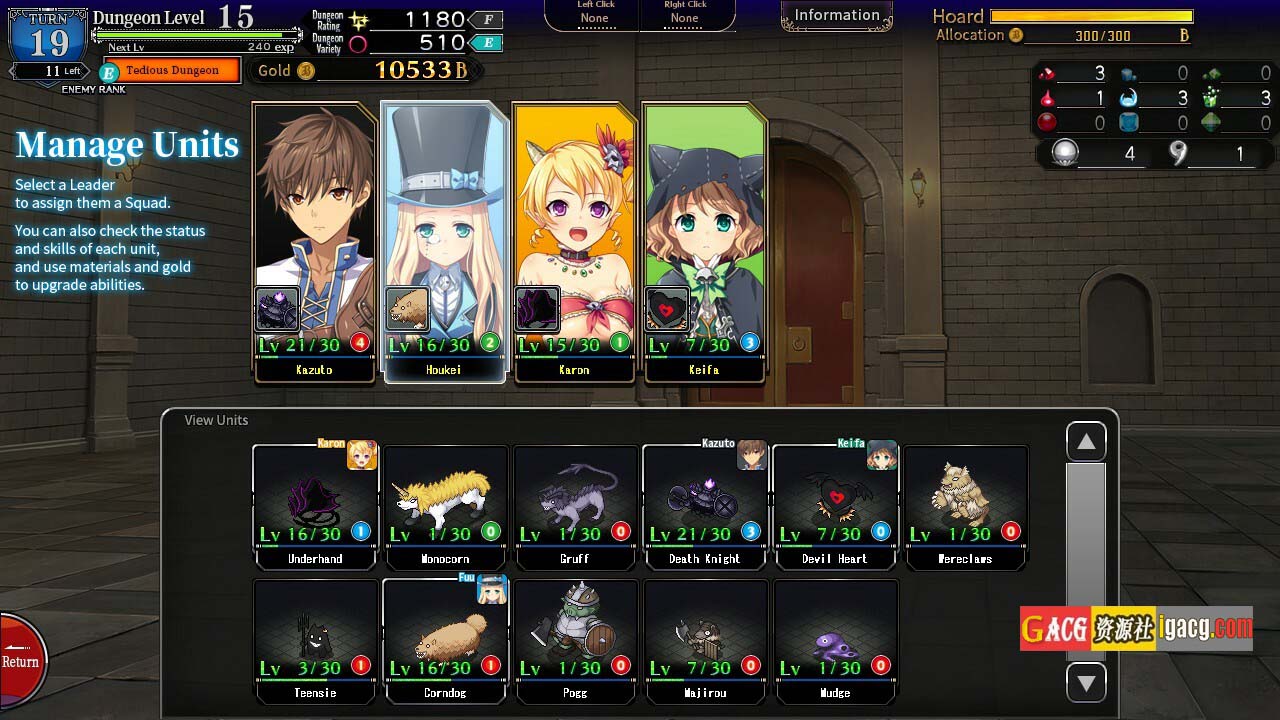Image resolution: width=1280 pixels, height=720 pixels.
Task: Click the Tedious Dungeon enemy rank label
Action: (172, 71)
